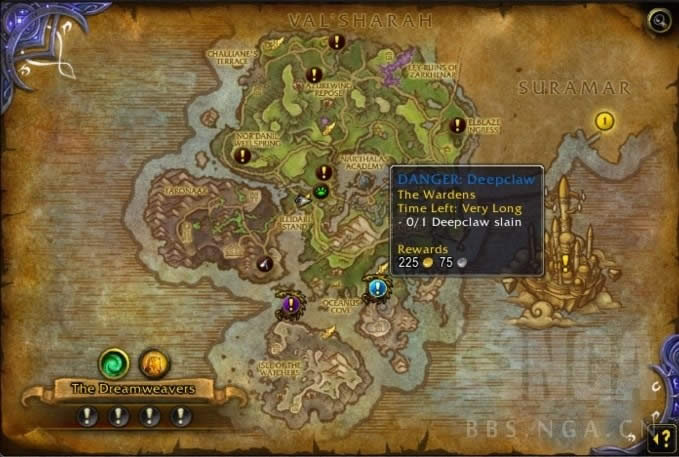Select the green swirl Dreamweavers emissary icon
Image resolution: width=679 pixels, height=457 pixels.
point(113,362)
